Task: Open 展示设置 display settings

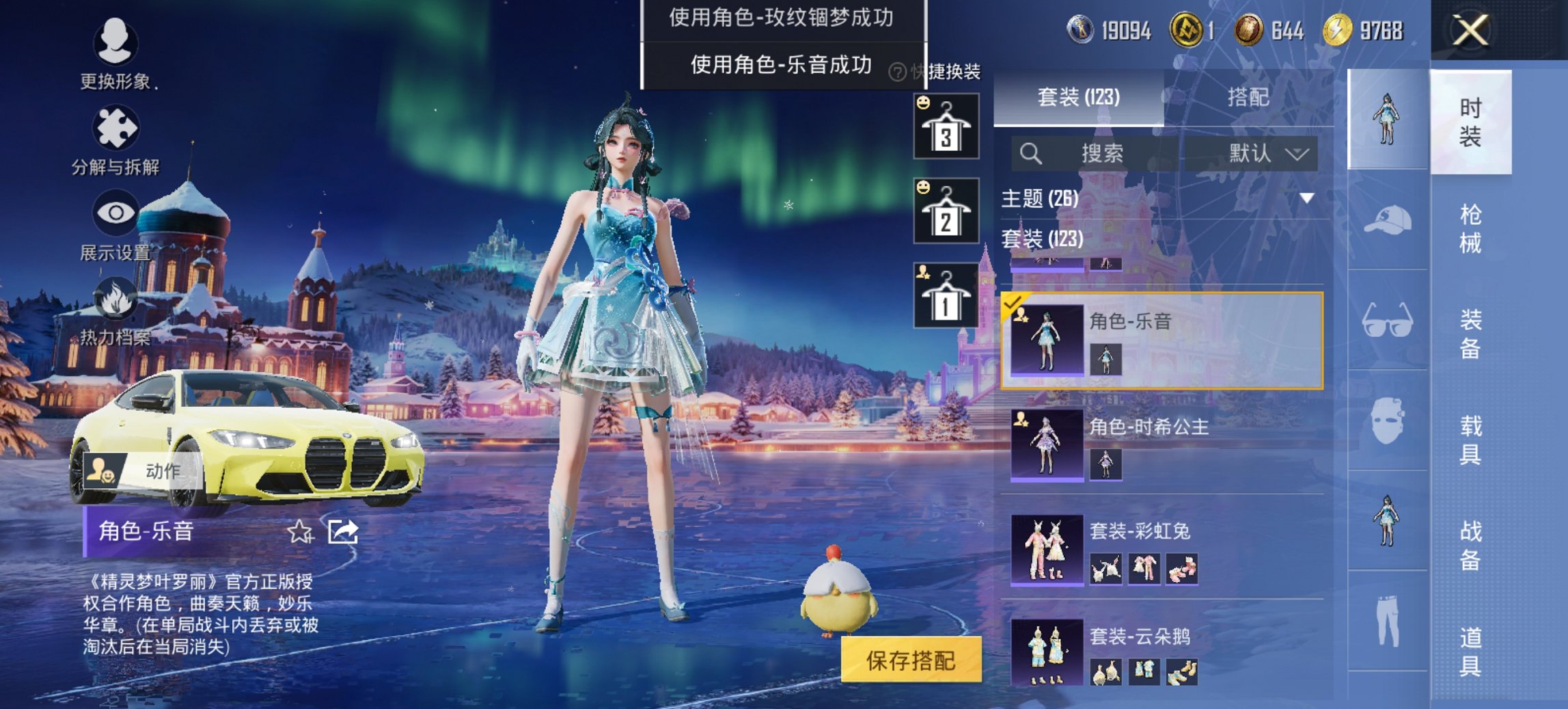Action: point(115,213)
